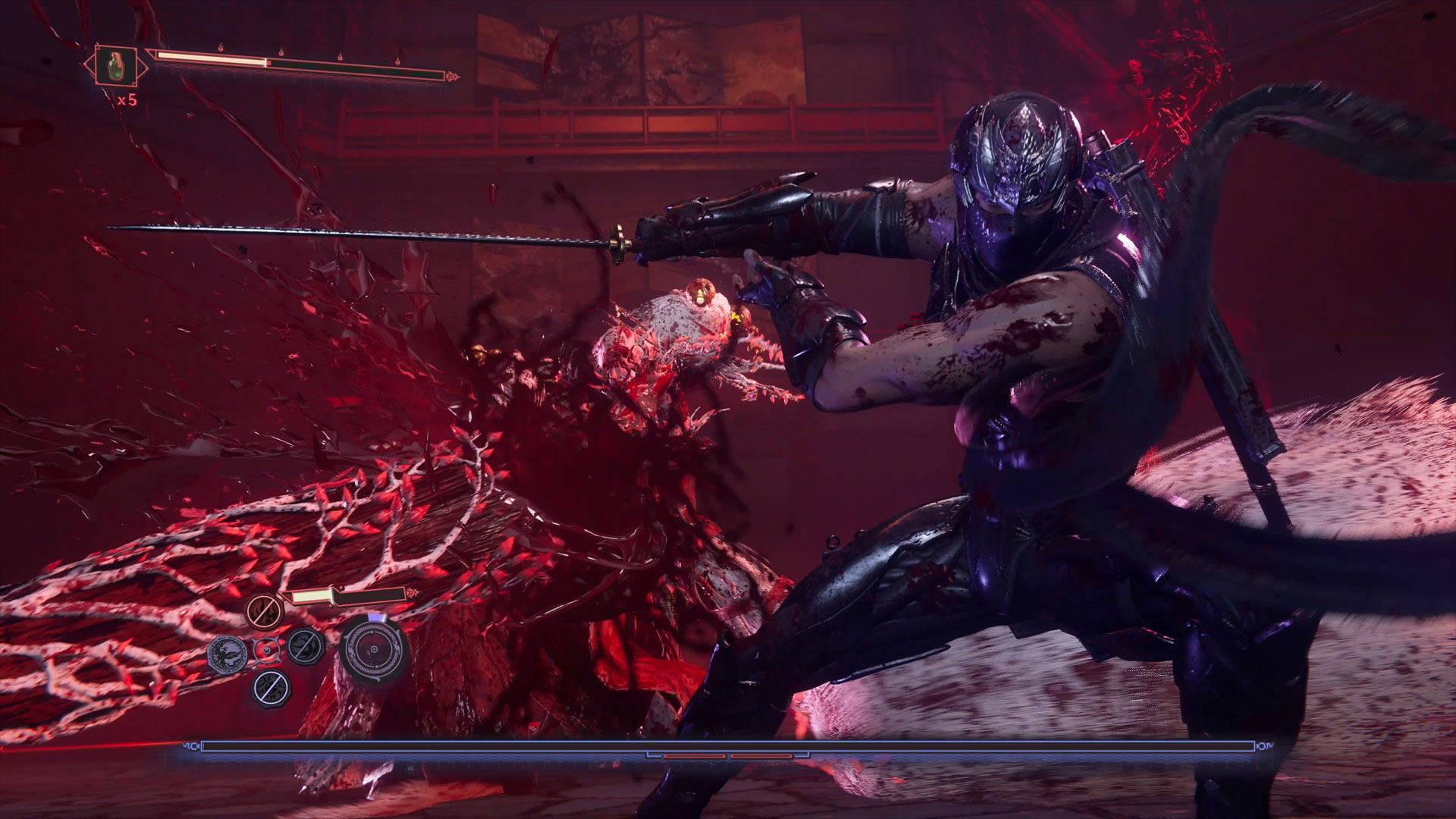Image resolution: width=1456 pixels, height=819 pixels.
Task: Click the large circular dragon-ring gauge
Action: coord(374,650)
